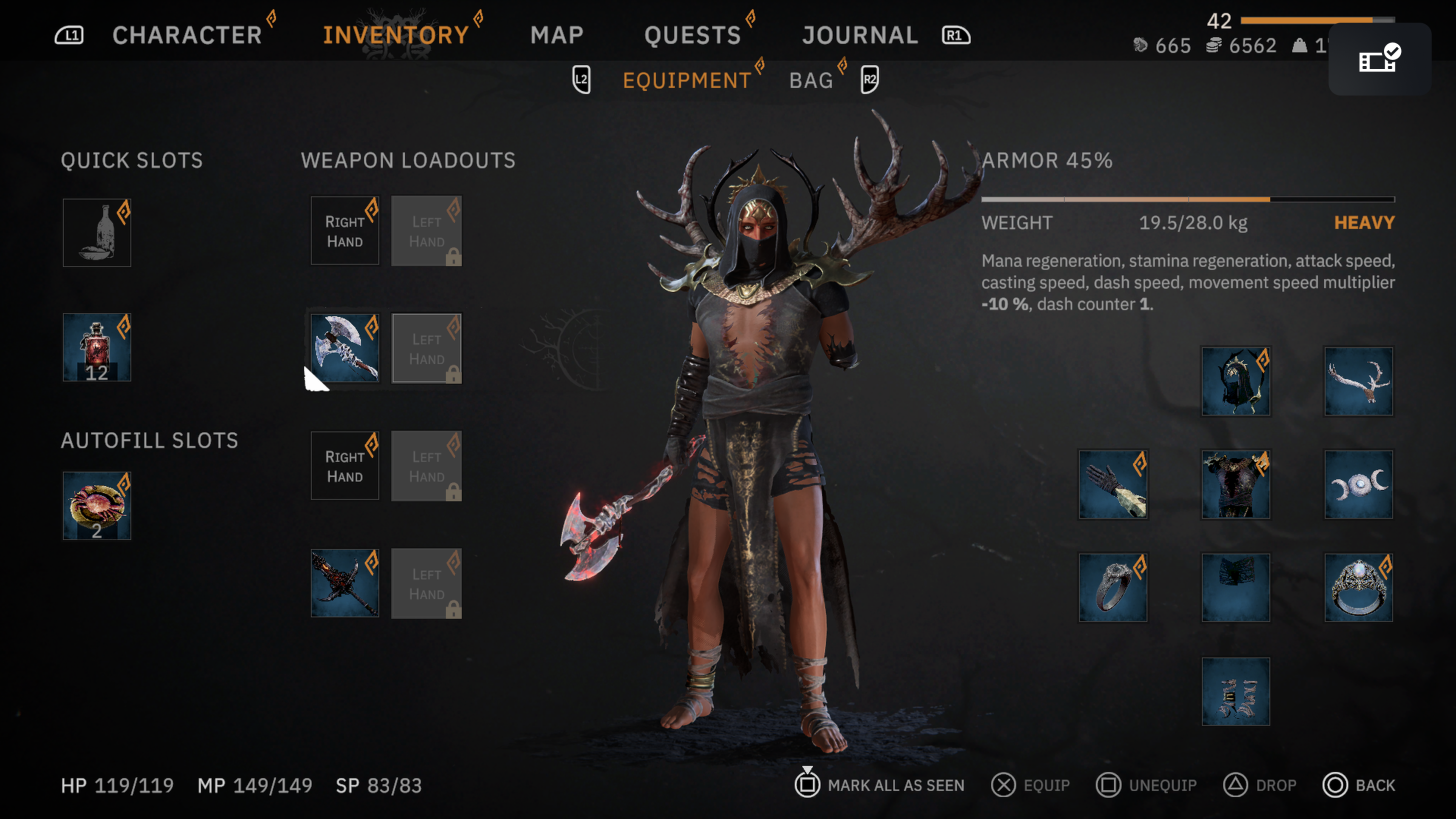The image size is (1456, 819).
Task: Choose the chest armor equipment slot
Action: (1236, 484)
